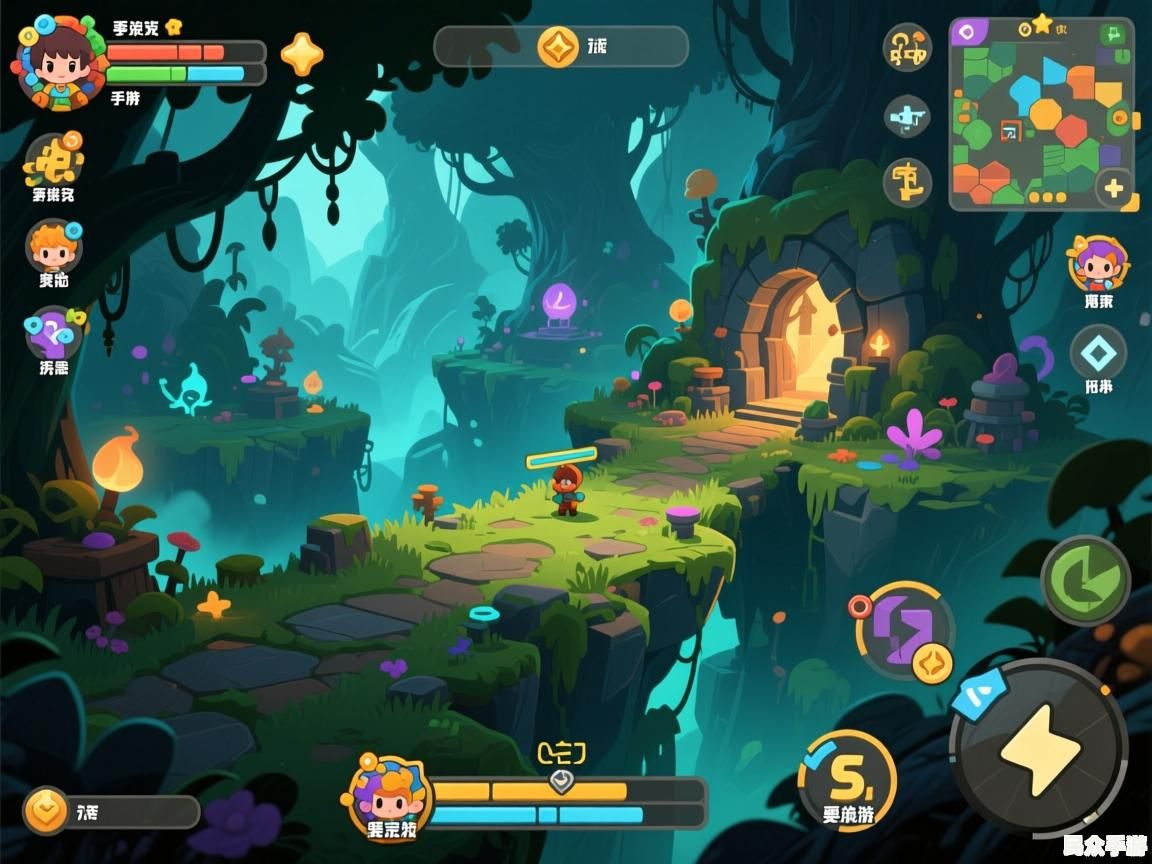Use the purple block skill button
Screen dimensions: 1152x864
pos(905,632)
